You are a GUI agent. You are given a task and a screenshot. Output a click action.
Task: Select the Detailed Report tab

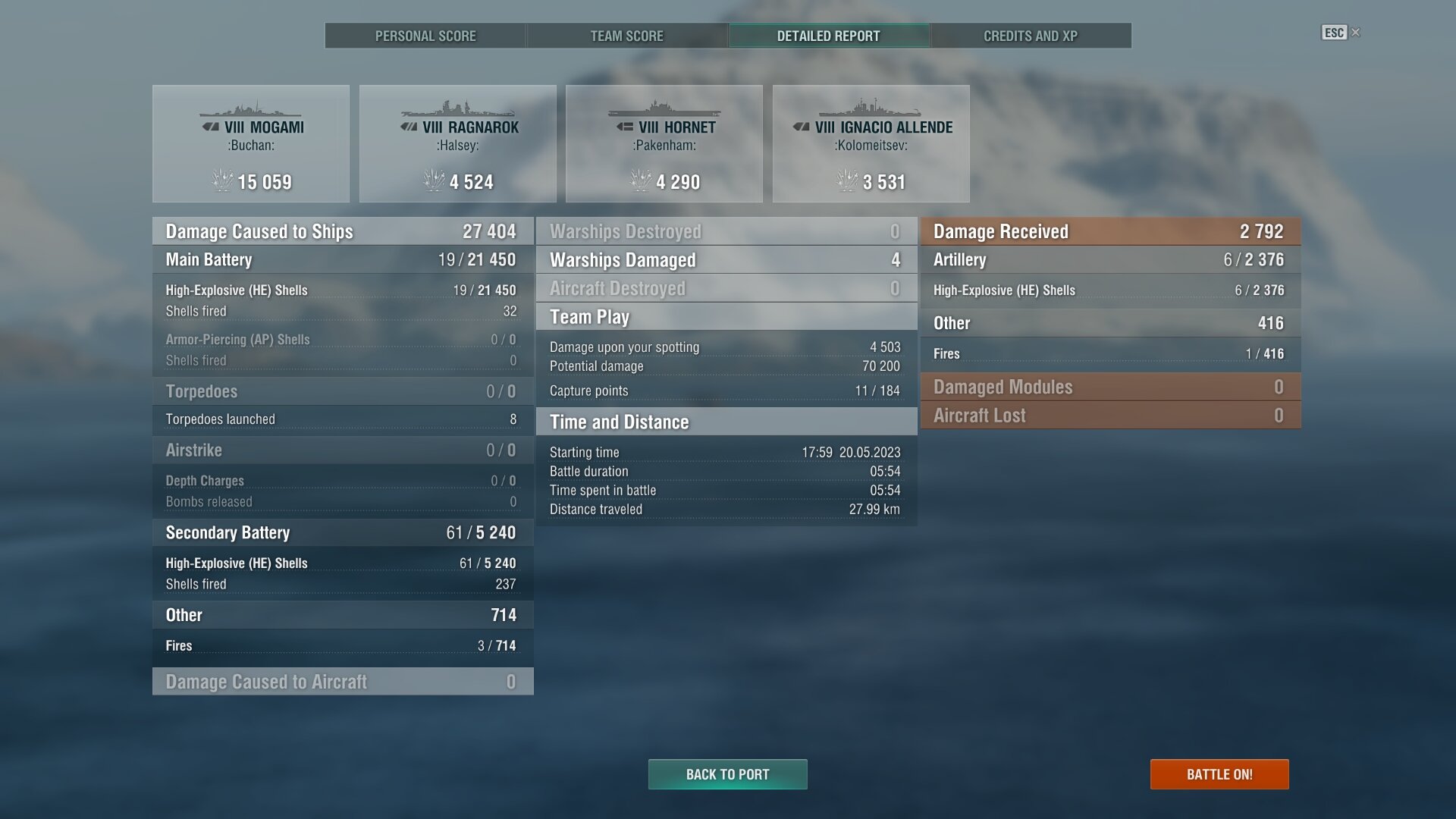coord(828,36)
